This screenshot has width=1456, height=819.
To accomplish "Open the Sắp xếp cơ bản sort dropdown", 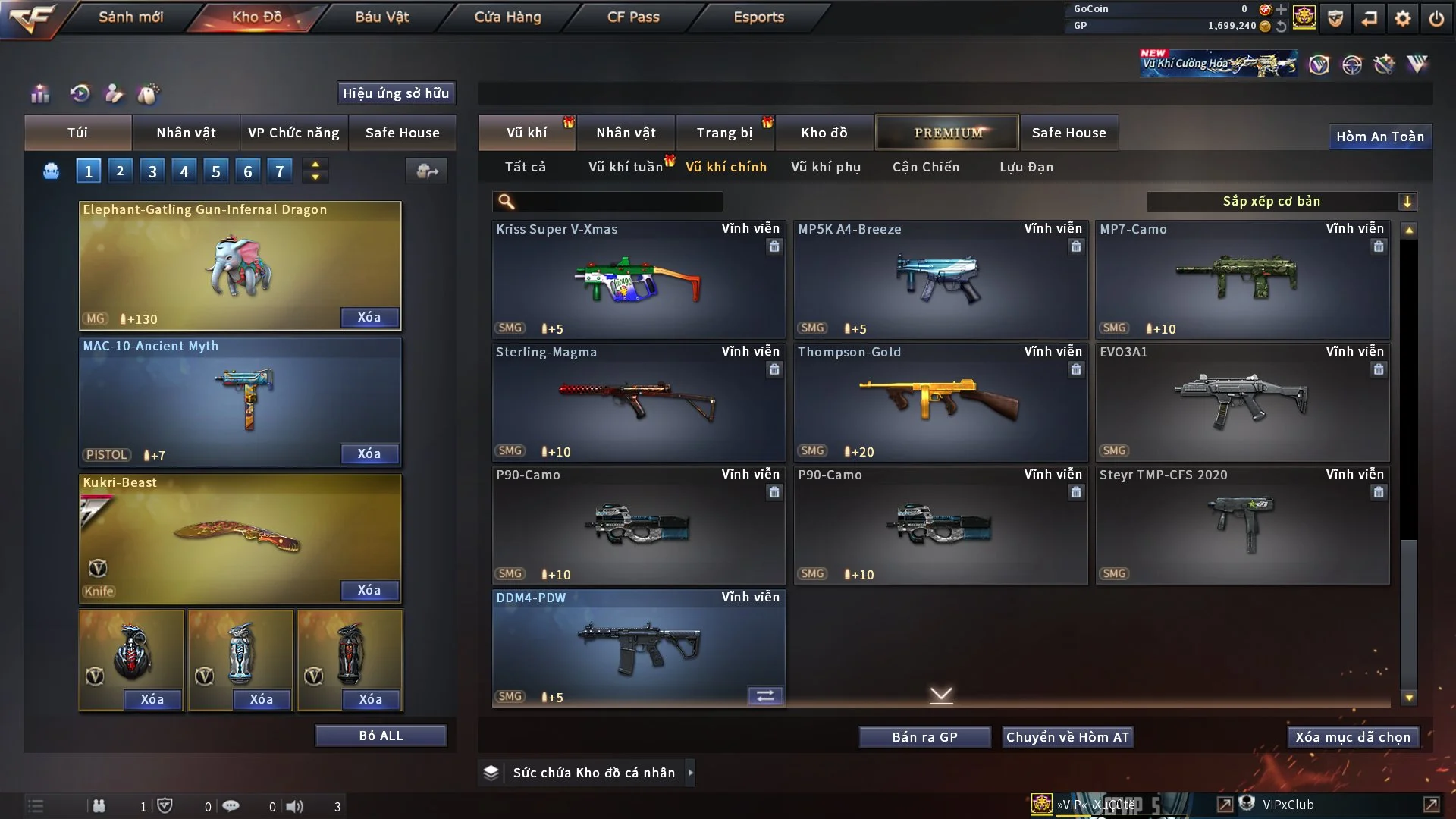I will click(1281, 201).
